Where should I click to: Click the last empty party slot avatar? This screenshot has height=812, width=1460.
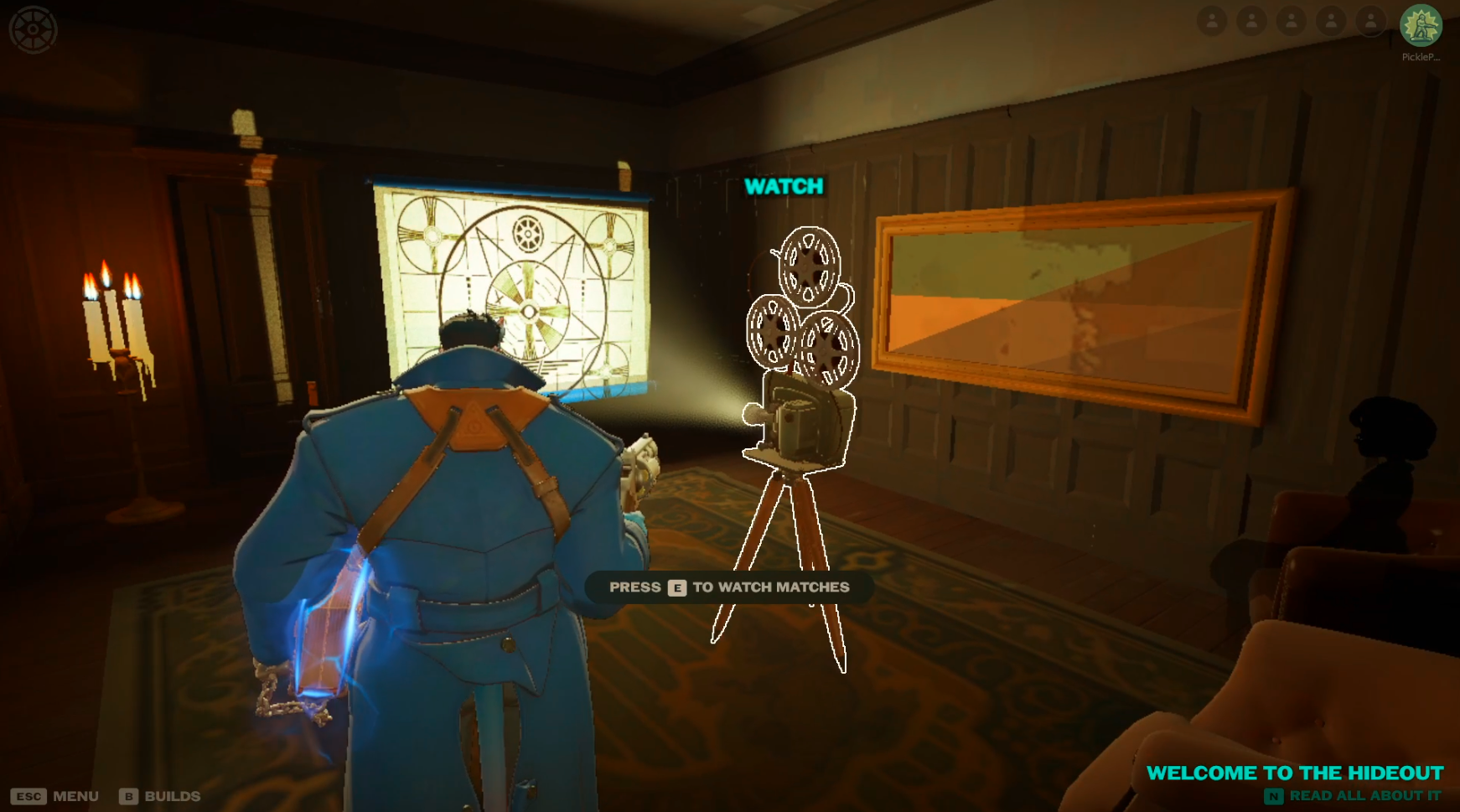tap(1370, 22)
